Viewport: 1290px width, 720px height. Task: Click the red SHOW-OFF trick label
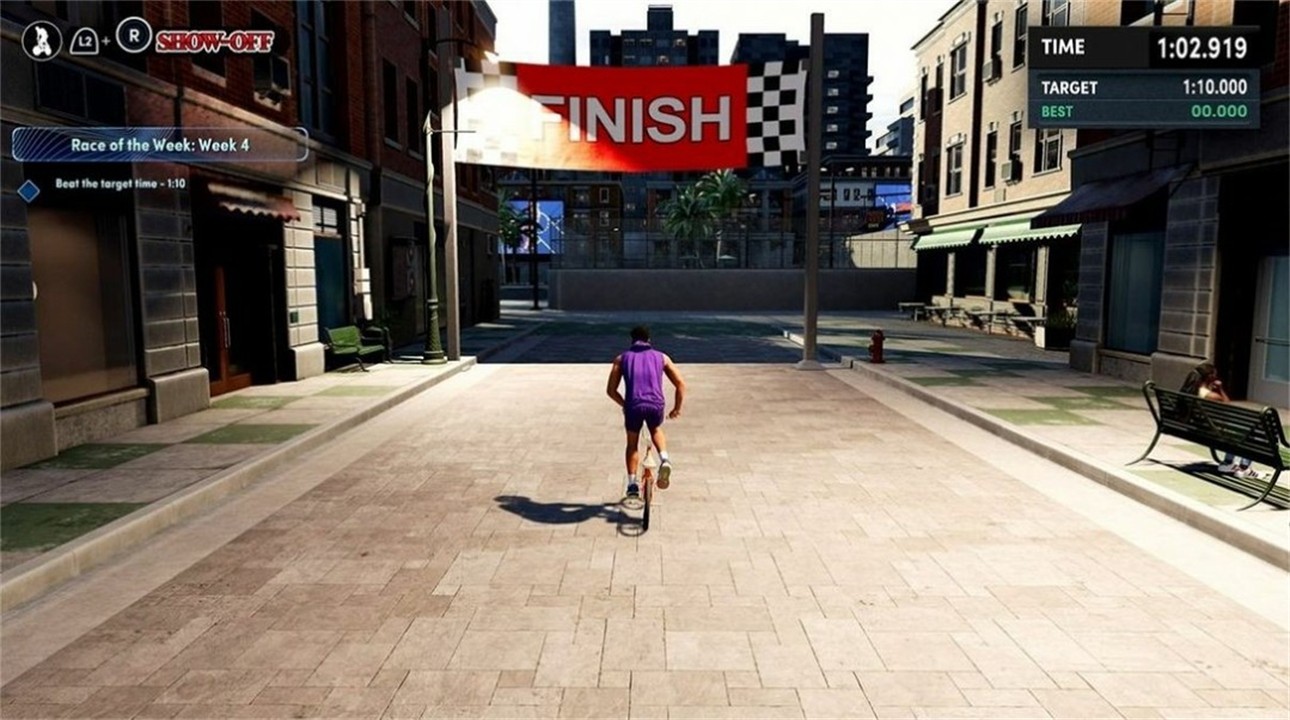(x=213, y=41)
